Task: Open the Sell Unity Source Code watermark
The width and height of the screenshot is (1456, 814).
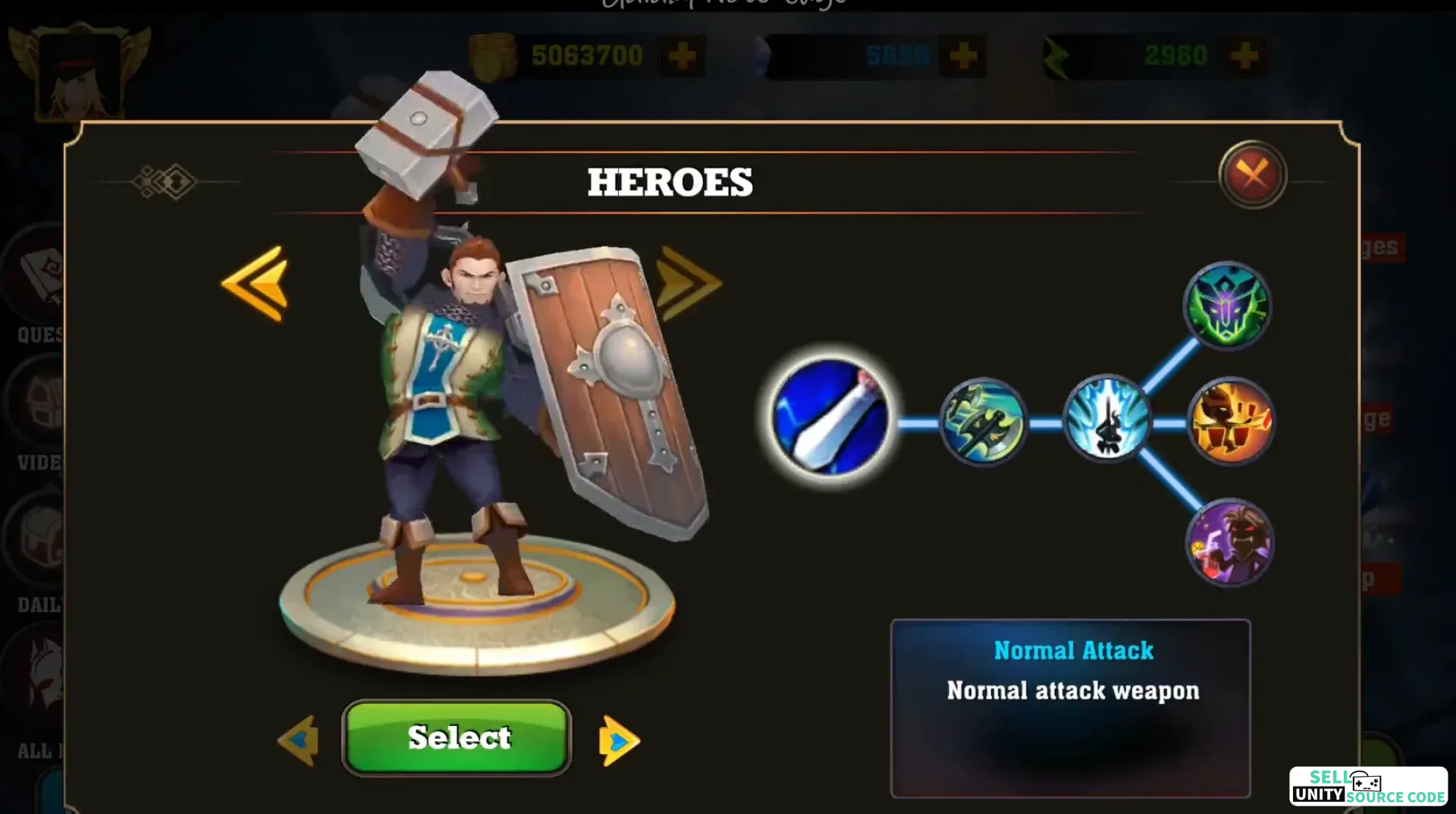Action: [x=1368, y=786]
